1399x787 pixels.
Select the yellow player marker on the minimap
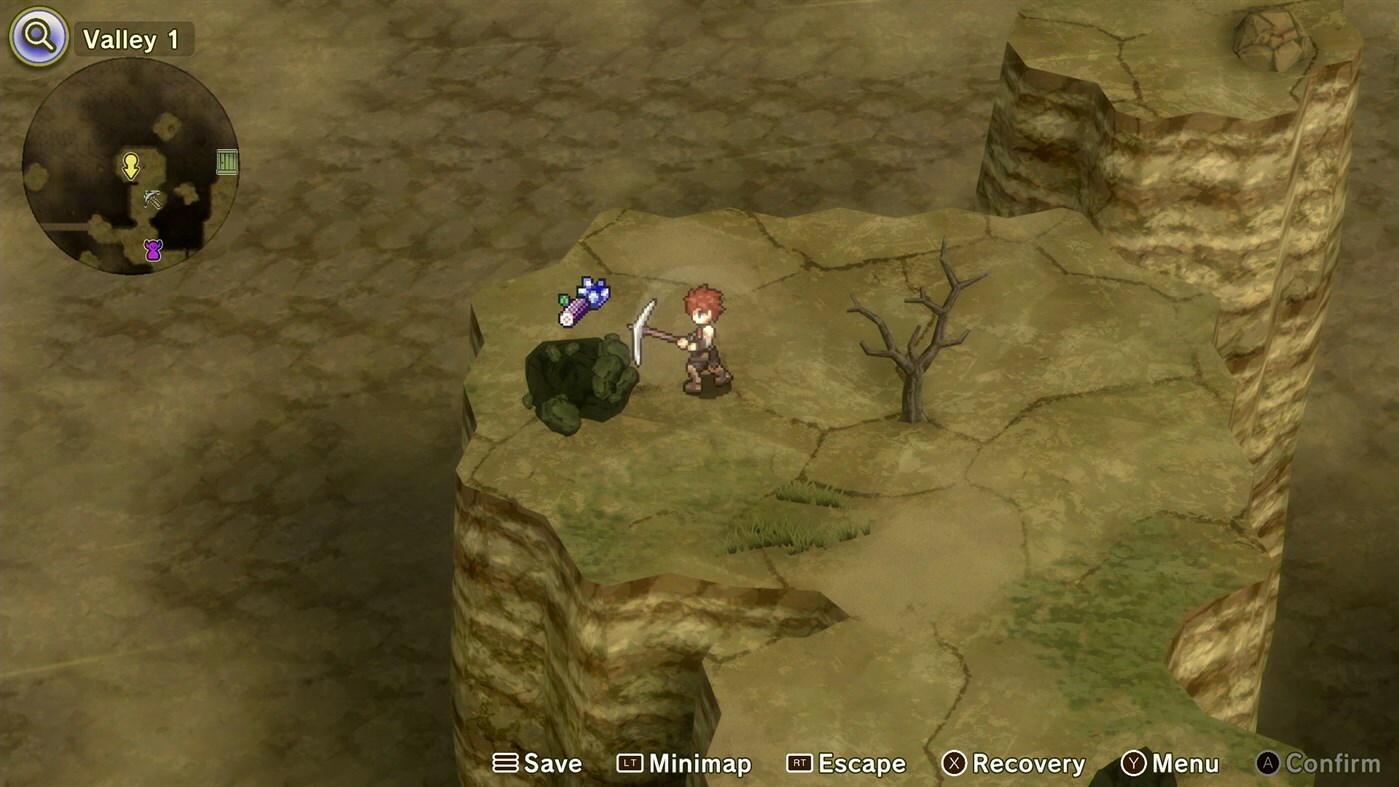(x=131, y=166)
